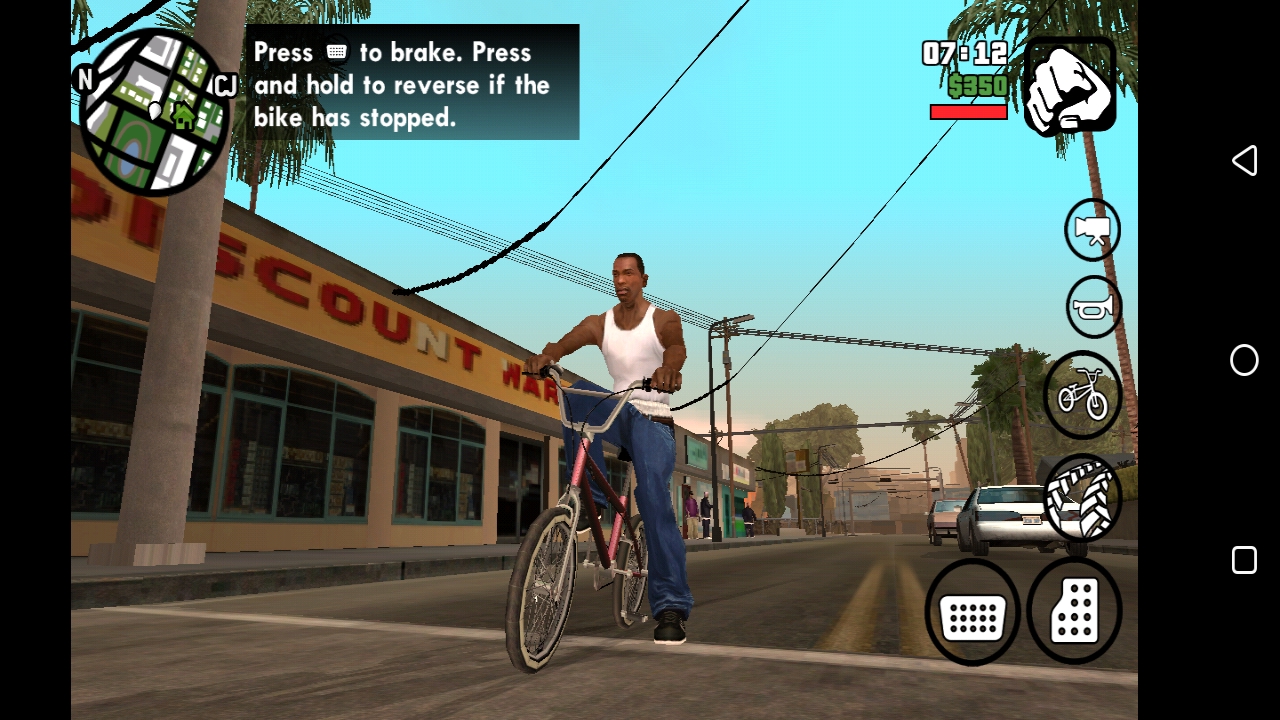Tap the bicycle dismount button
The height and width of the screenshot is (720, 1280).
tap(1083, 395)
